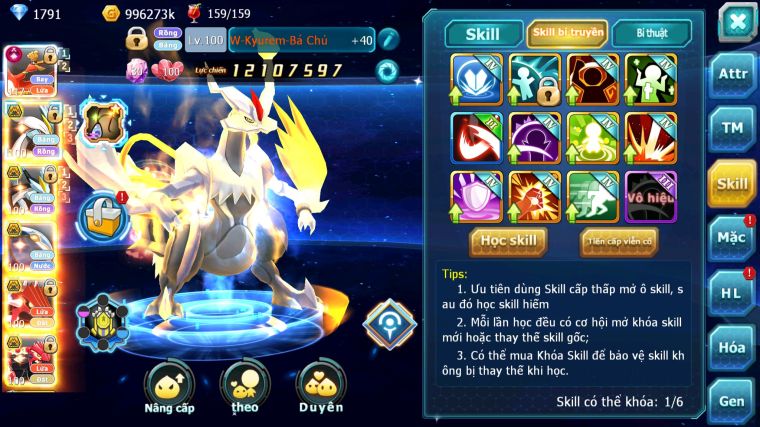The width and height of the screenshot is (760, 427).
Task: Close the skill panel with the X button
Action: pyautogui.click(x=737, y=22)
